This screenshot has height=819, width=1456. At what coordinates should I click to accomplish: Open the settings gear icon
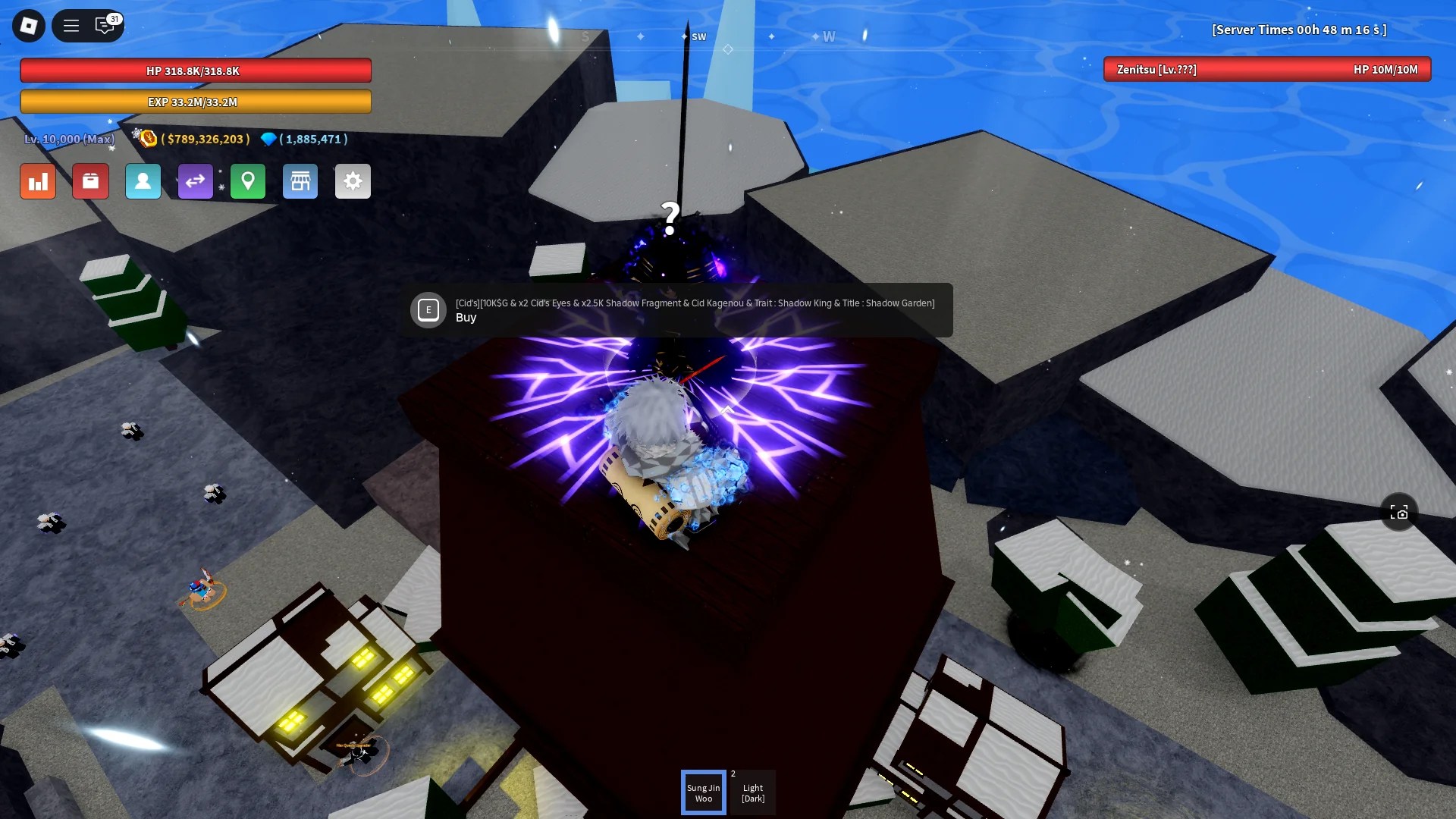tap(353, 181)
